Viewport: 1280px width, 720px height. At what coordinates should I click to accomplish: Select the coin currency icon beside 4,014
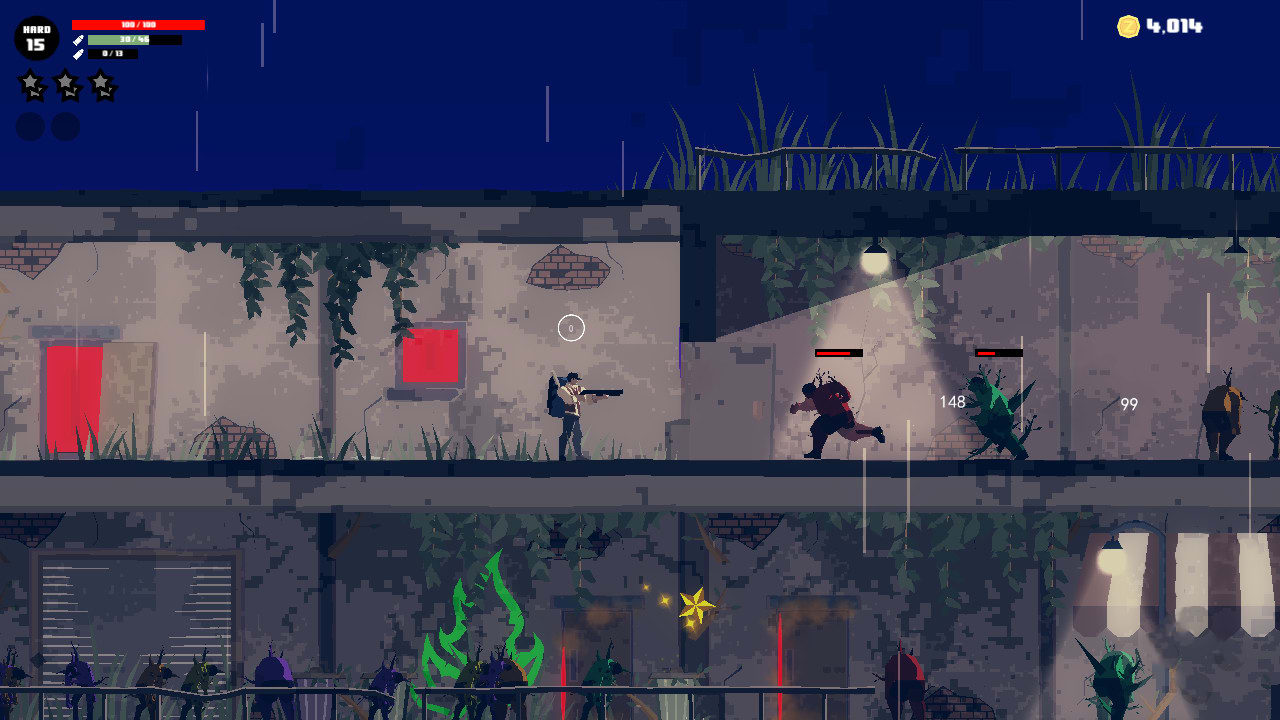1129,28
